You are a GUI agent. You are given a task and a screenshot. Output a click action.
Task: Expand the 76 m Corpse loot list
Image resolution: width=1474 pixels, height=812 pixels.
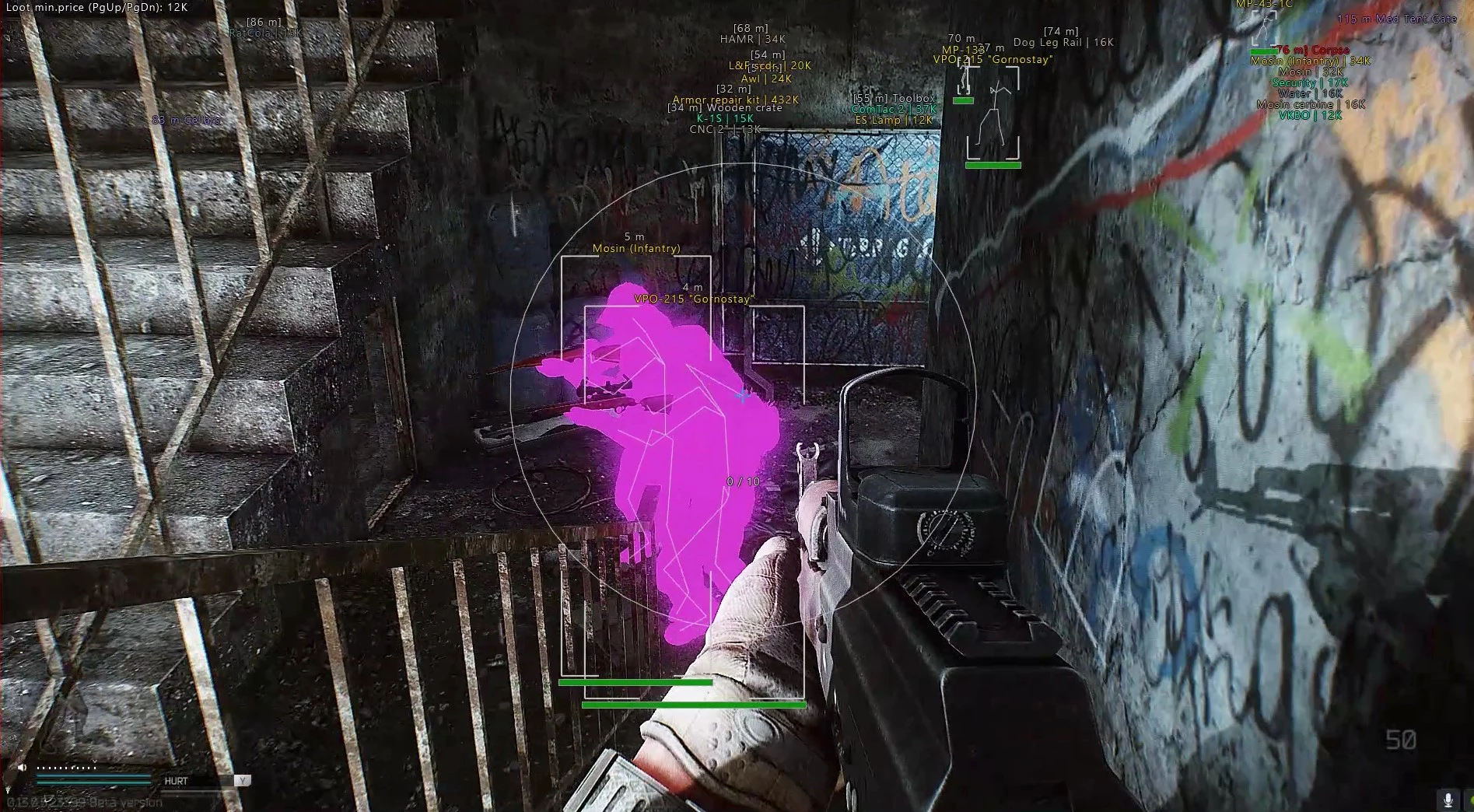[1314, 48]
